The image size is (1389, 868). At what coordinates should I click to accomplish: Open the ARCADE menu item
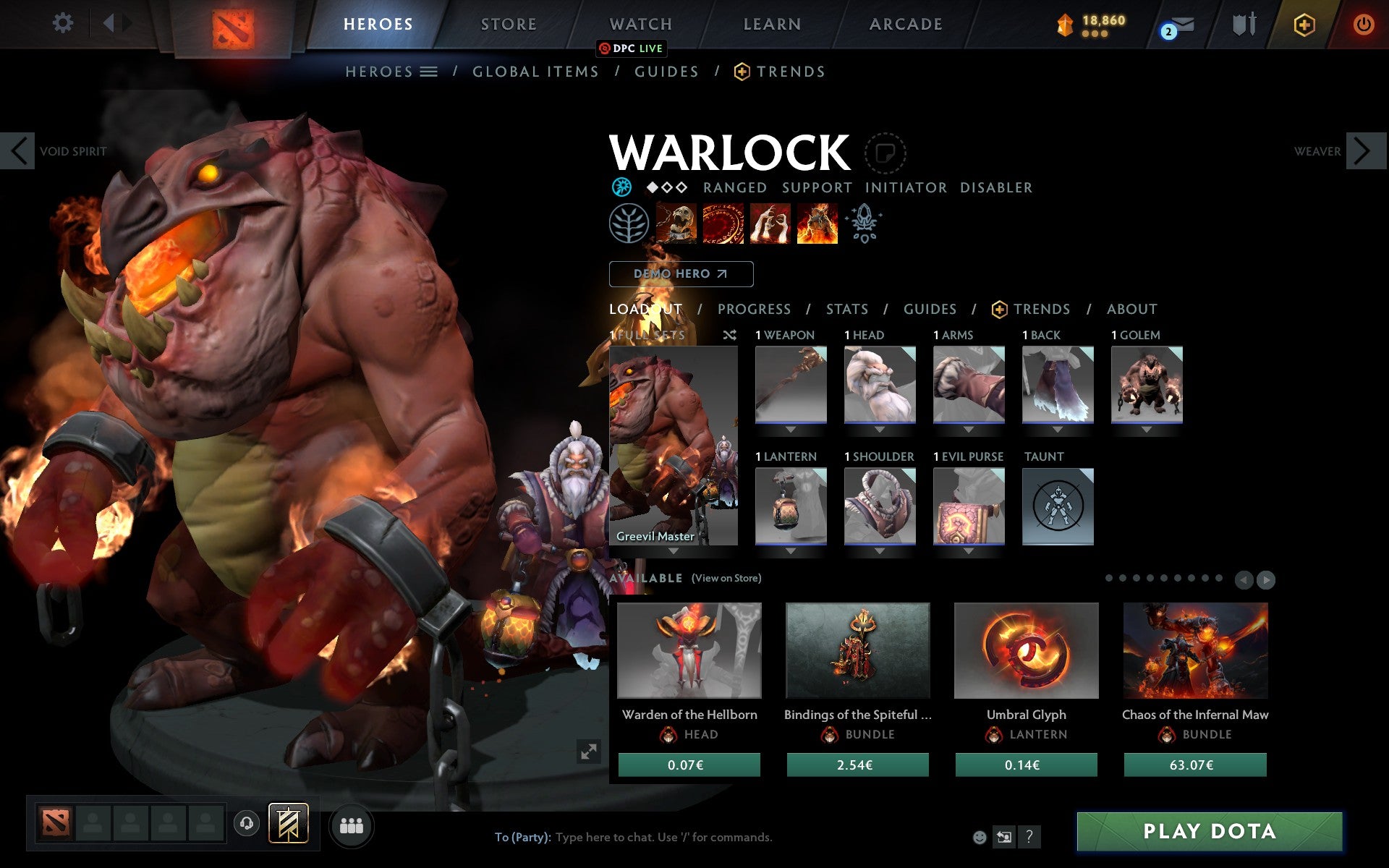pos(905,24)
